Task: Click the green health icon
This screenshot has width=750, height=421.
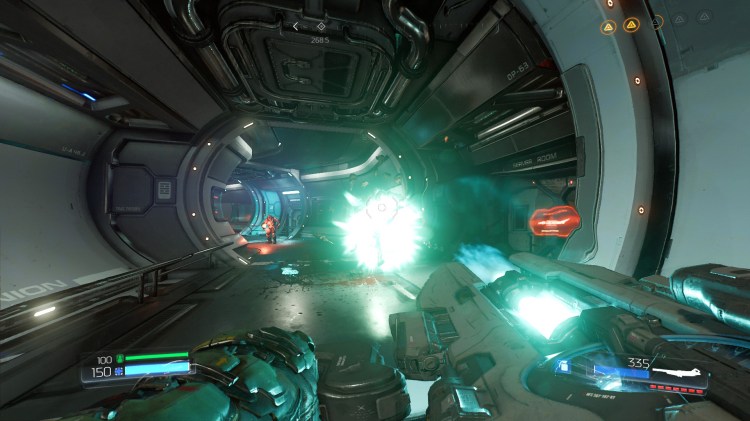Action: point(120,357)
